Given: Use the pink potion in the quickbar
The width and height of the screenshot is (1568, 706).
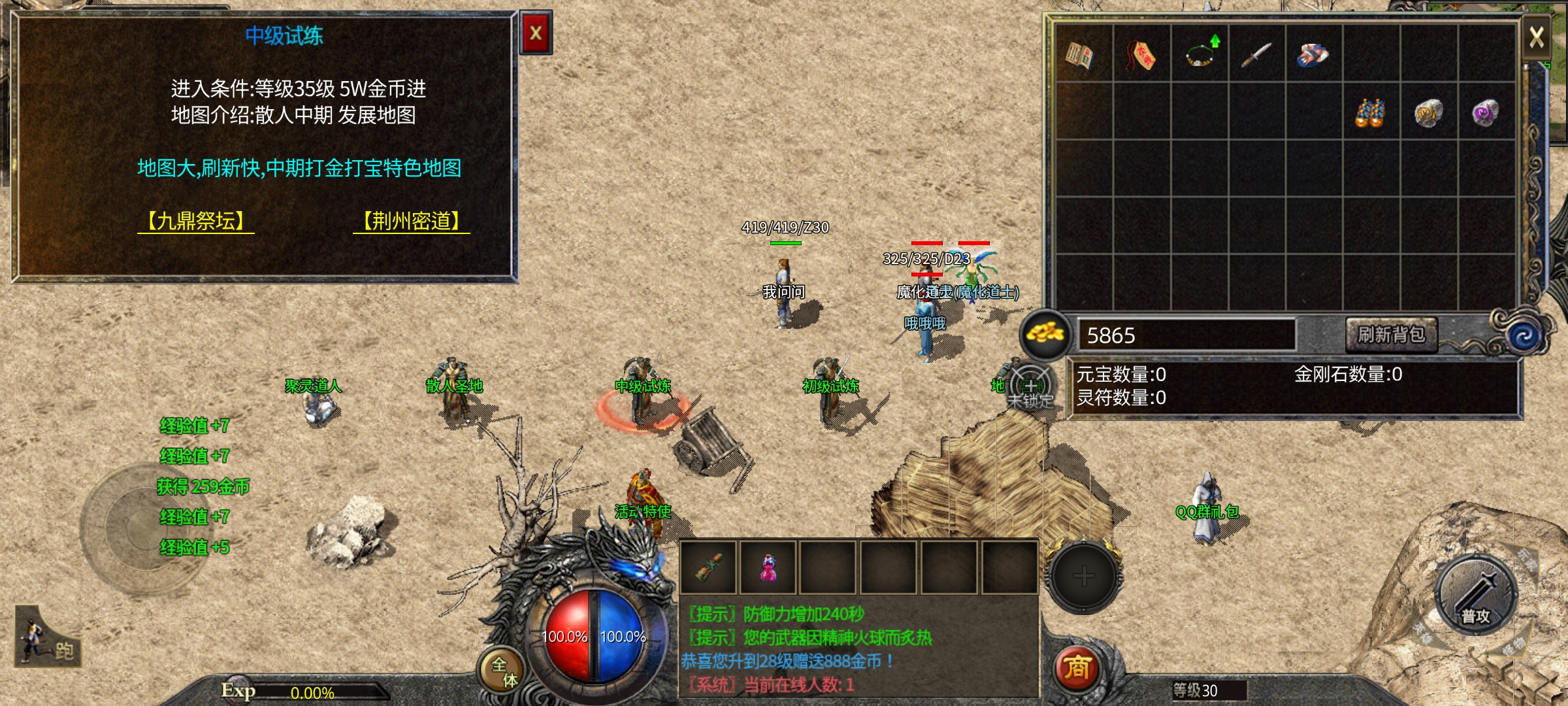Looking at the screenshot, I should coord(768,567).
